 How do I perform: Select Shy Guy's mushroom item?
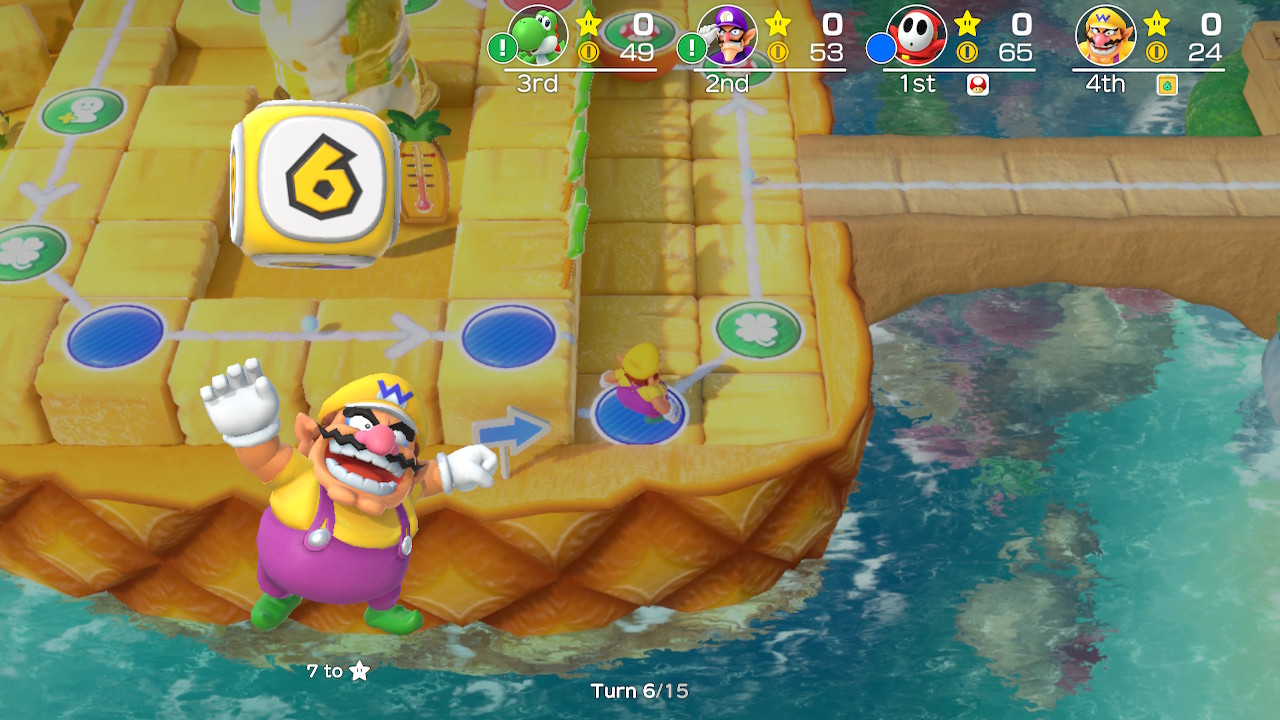click(978, 85)
